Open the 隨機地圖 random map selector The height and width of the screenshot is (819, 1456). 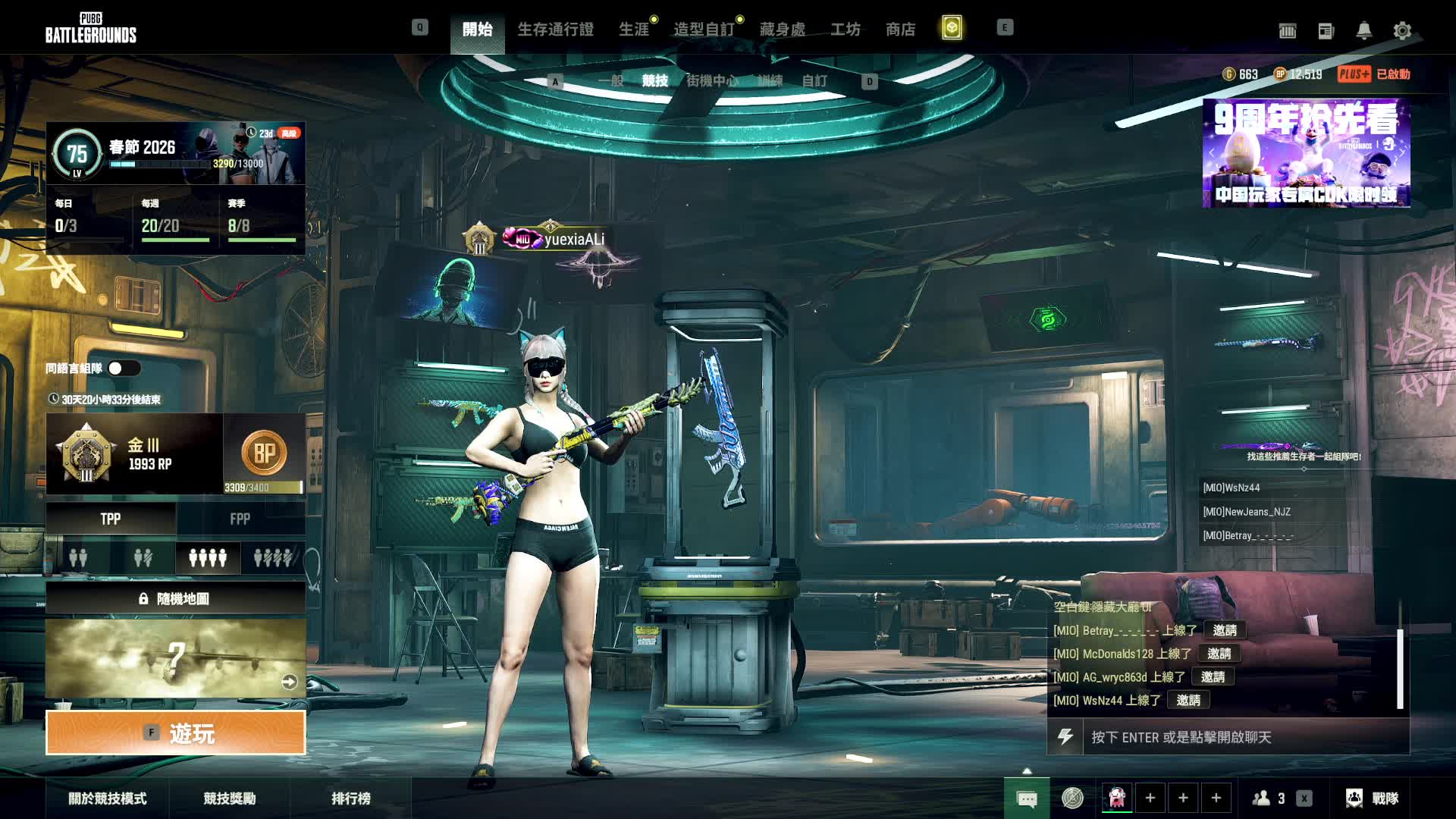(176, 598)
